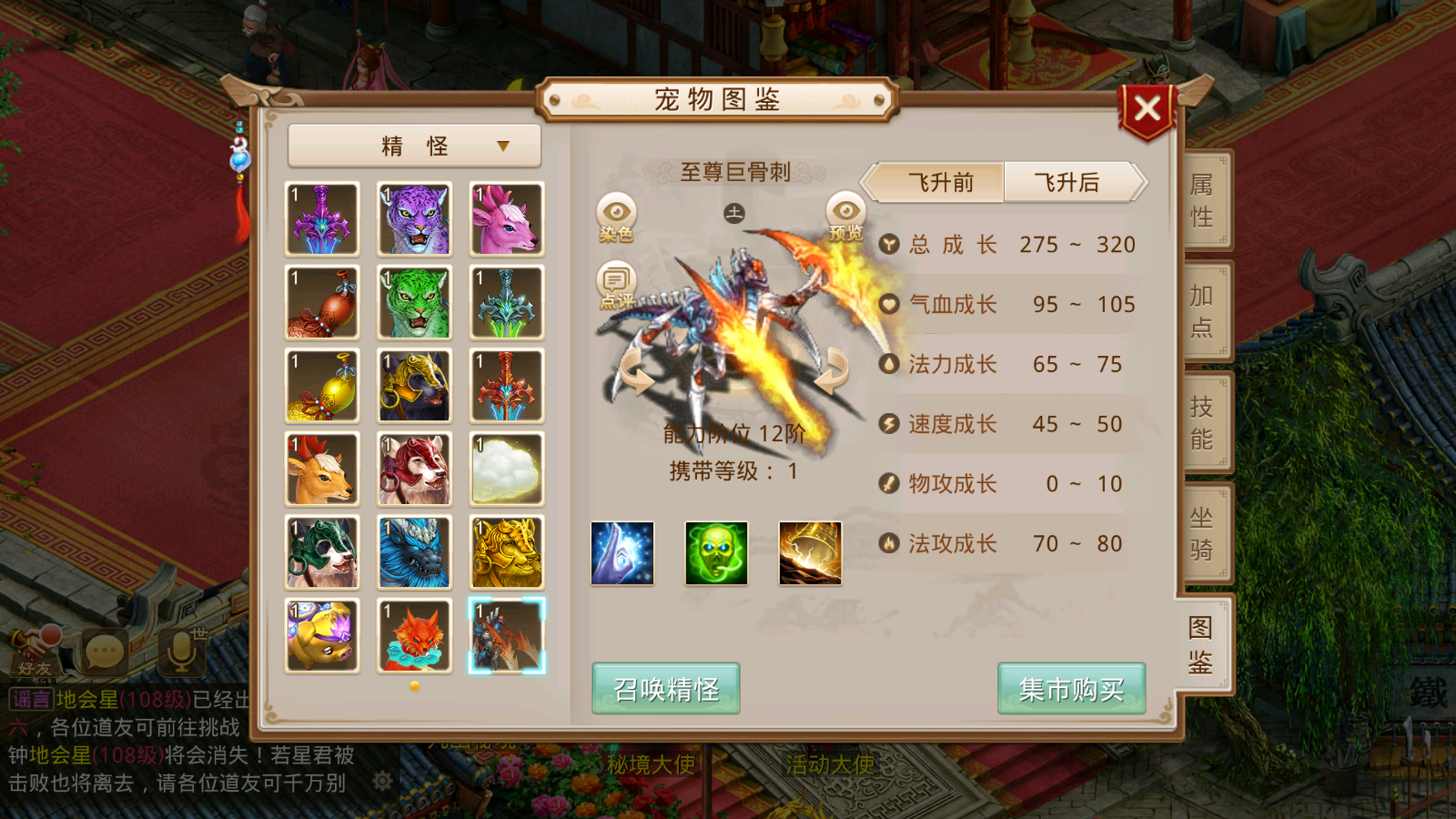Select the purple tiger pet thumbnail

414,218
